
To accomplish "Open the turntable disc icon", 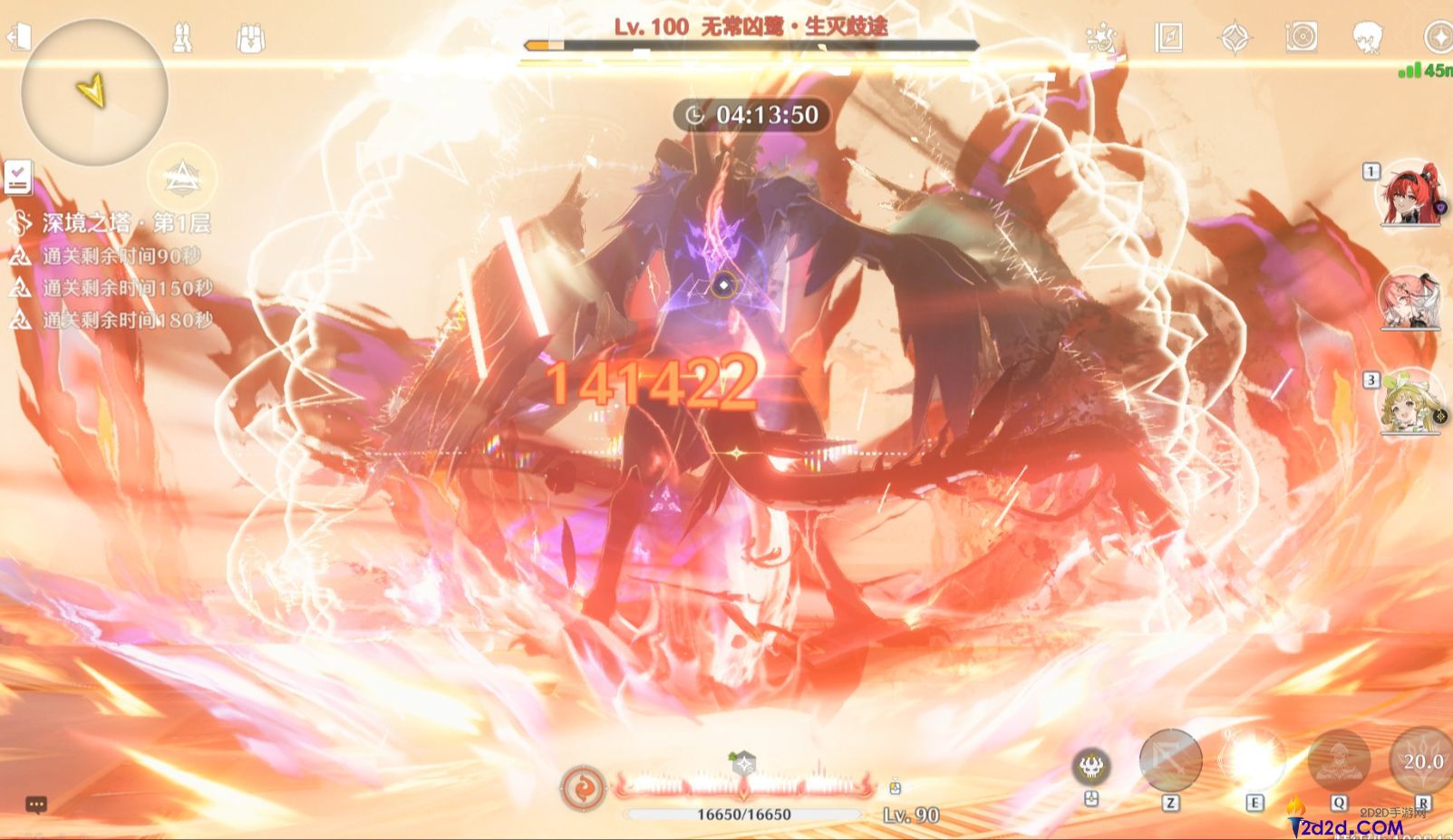I will pos(1301,37).
